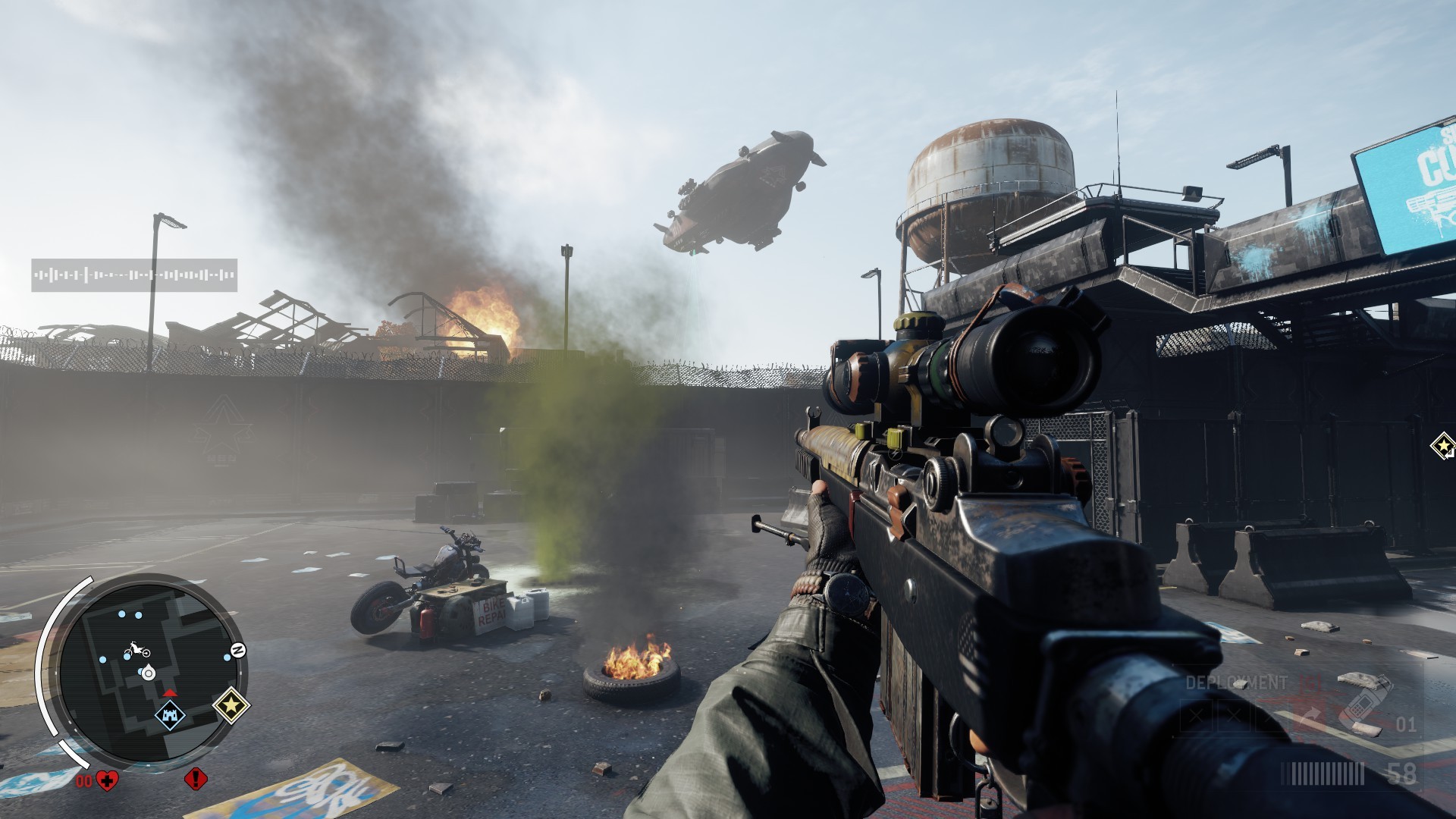The width and height of the screenshot is (1456, 819).
Task: Click the blue castle stronghold marker
Action: (x=170, y=715)
